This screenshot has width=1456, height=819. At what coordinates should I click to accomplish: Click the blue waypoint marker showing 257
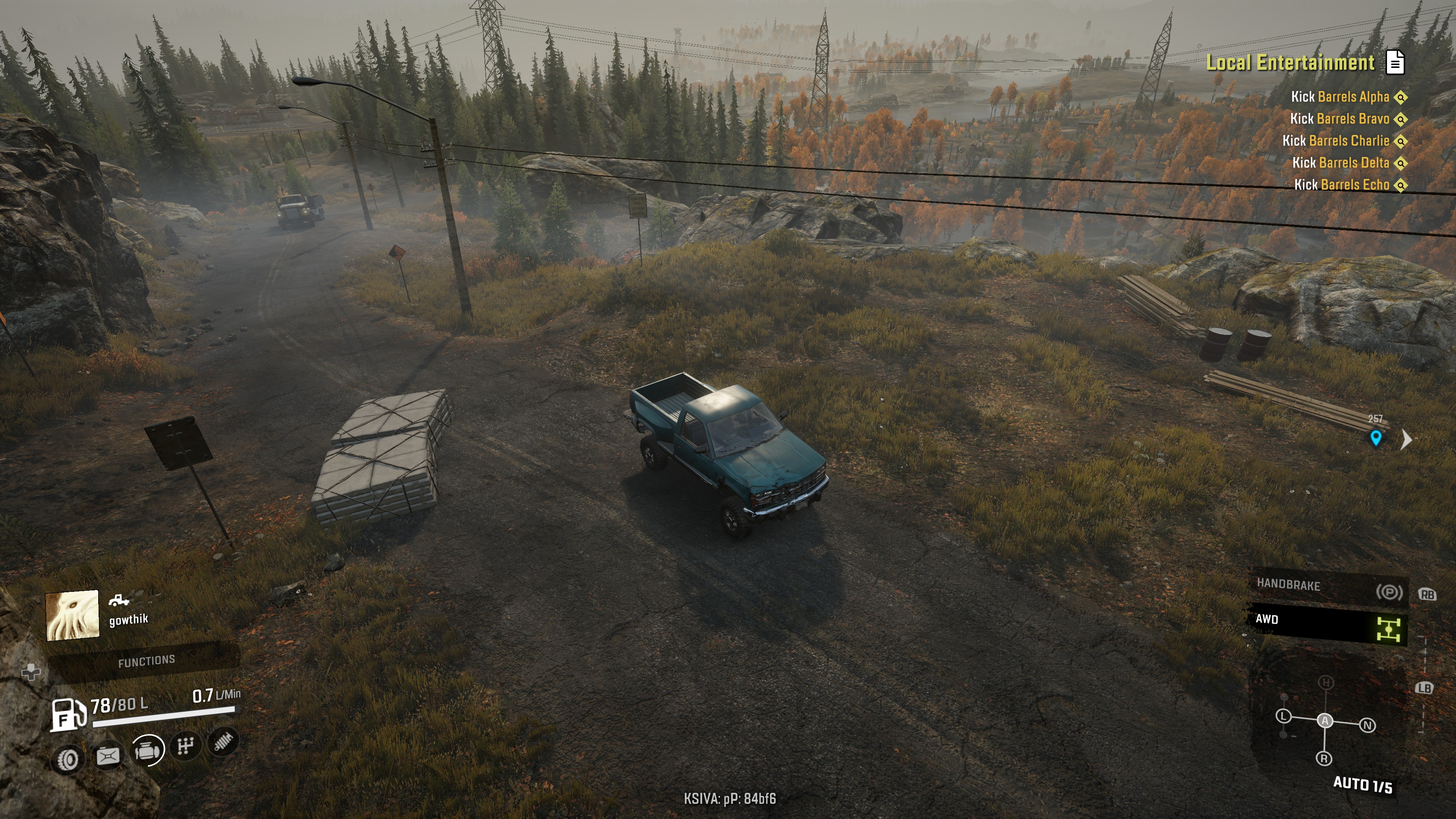click(x=1376, y=438)
